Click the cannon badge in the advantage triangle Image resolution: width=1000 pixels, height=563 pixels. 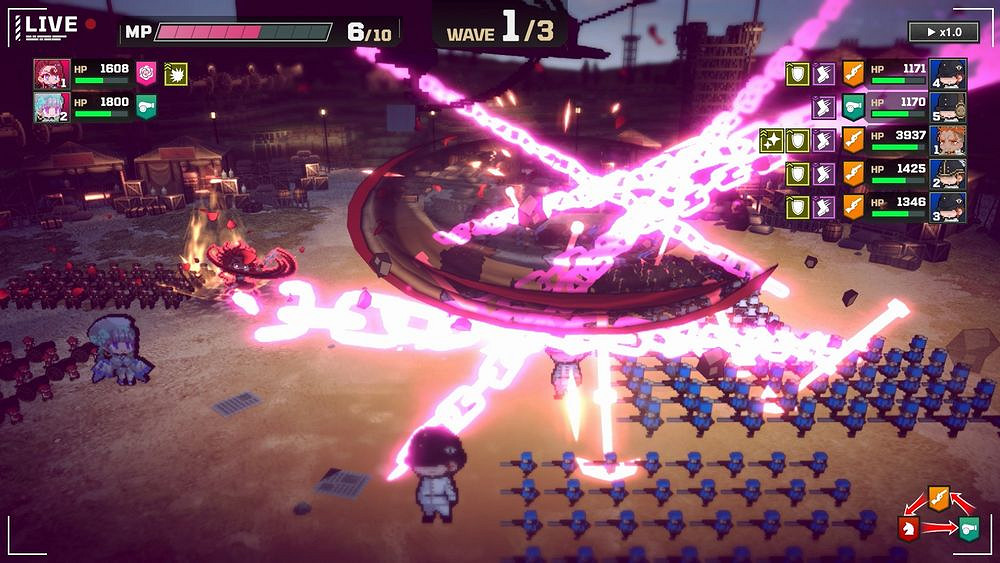click(x=969, y=529)
